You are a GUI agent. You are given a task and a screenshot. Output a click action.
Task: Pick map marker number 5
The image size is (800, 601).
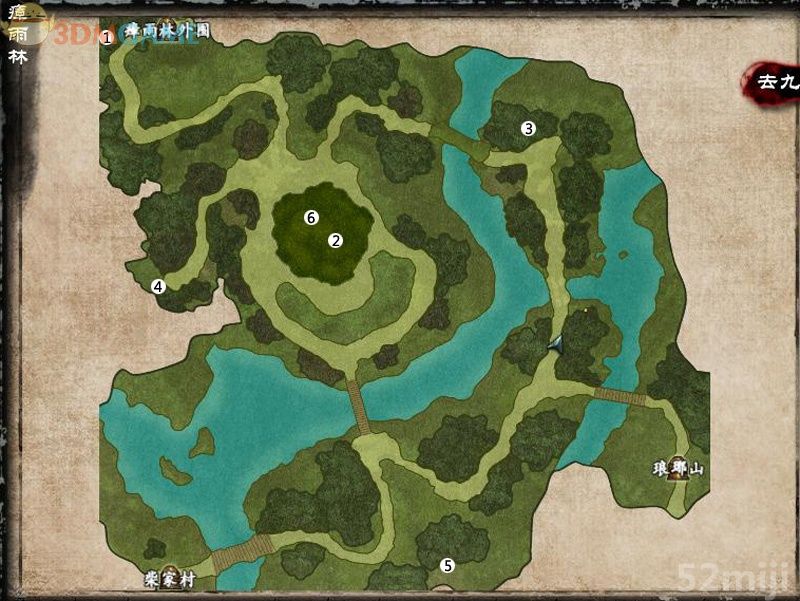(x=448, y=566)
